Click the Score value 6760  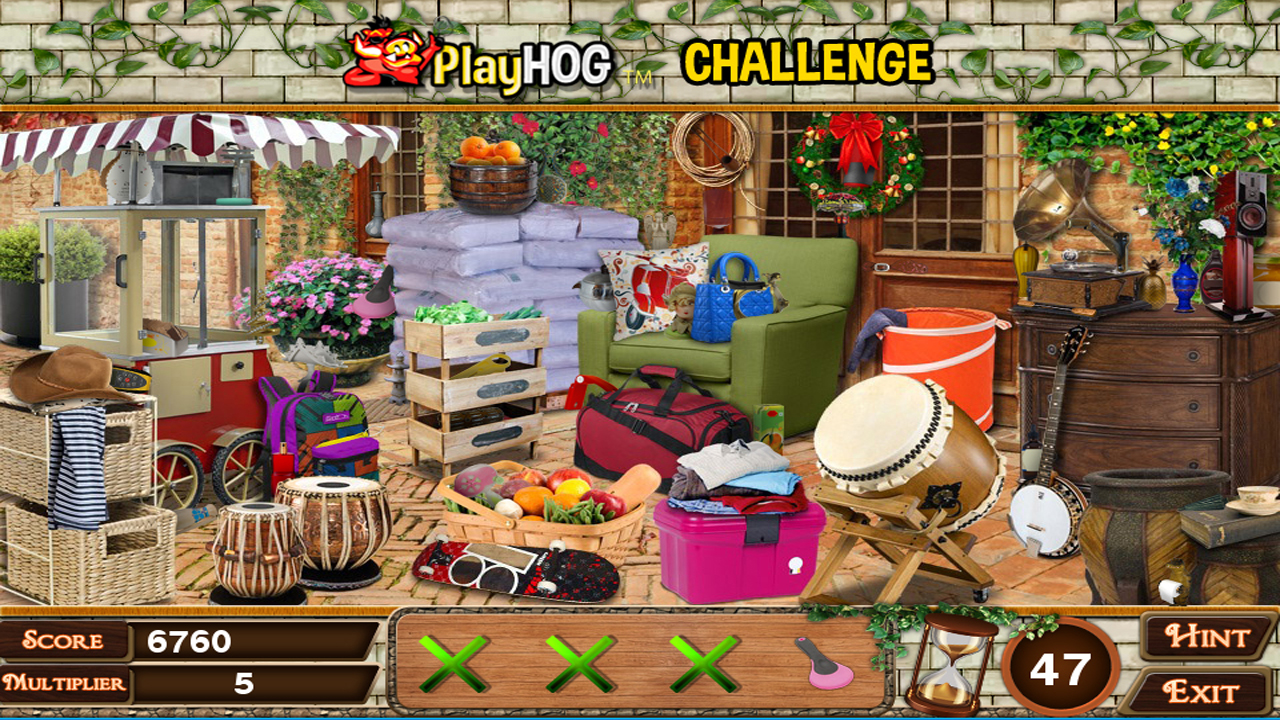click(x=190, y=638)
